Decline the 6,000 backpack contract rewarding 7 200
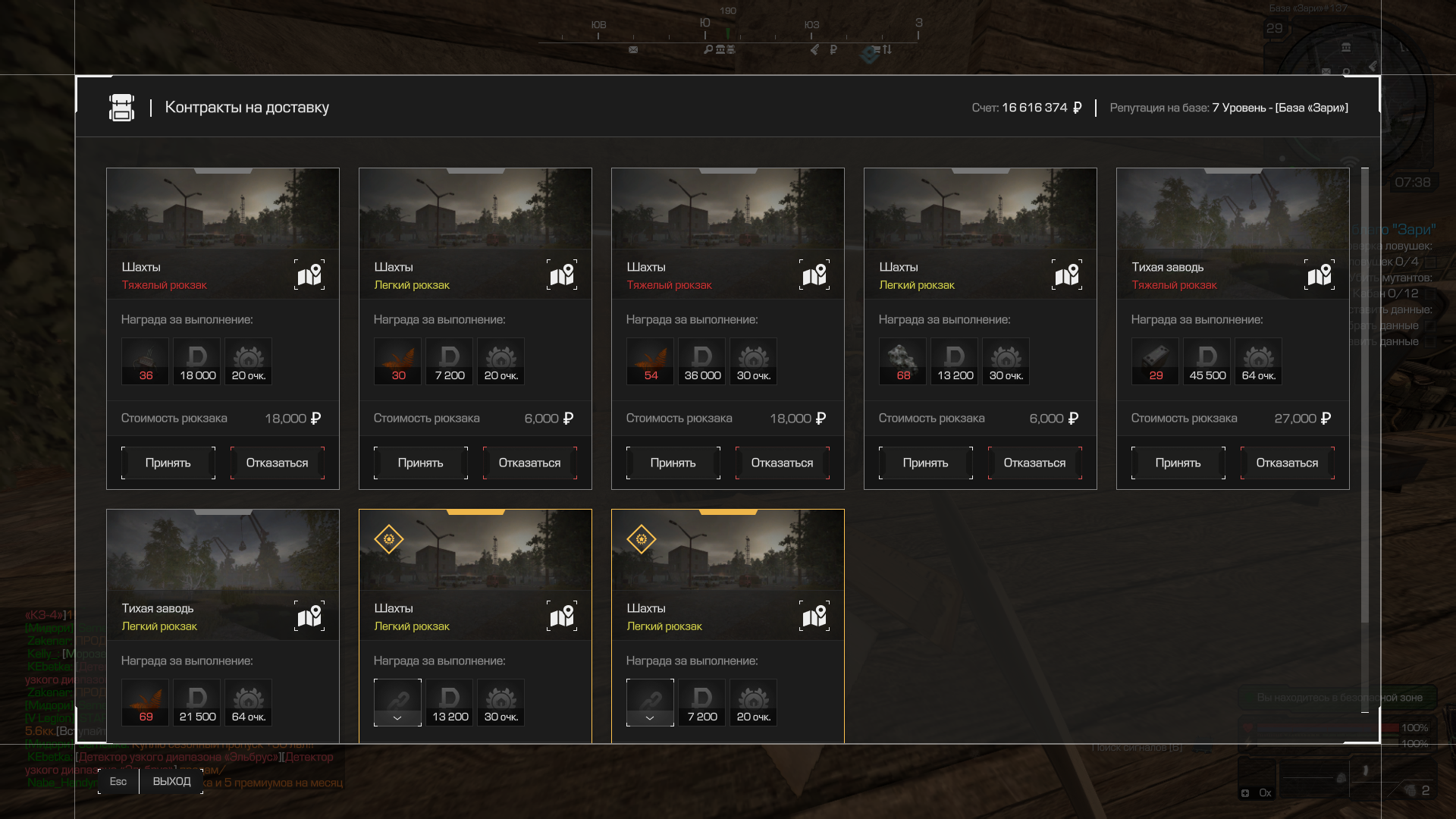 point(529,463)
